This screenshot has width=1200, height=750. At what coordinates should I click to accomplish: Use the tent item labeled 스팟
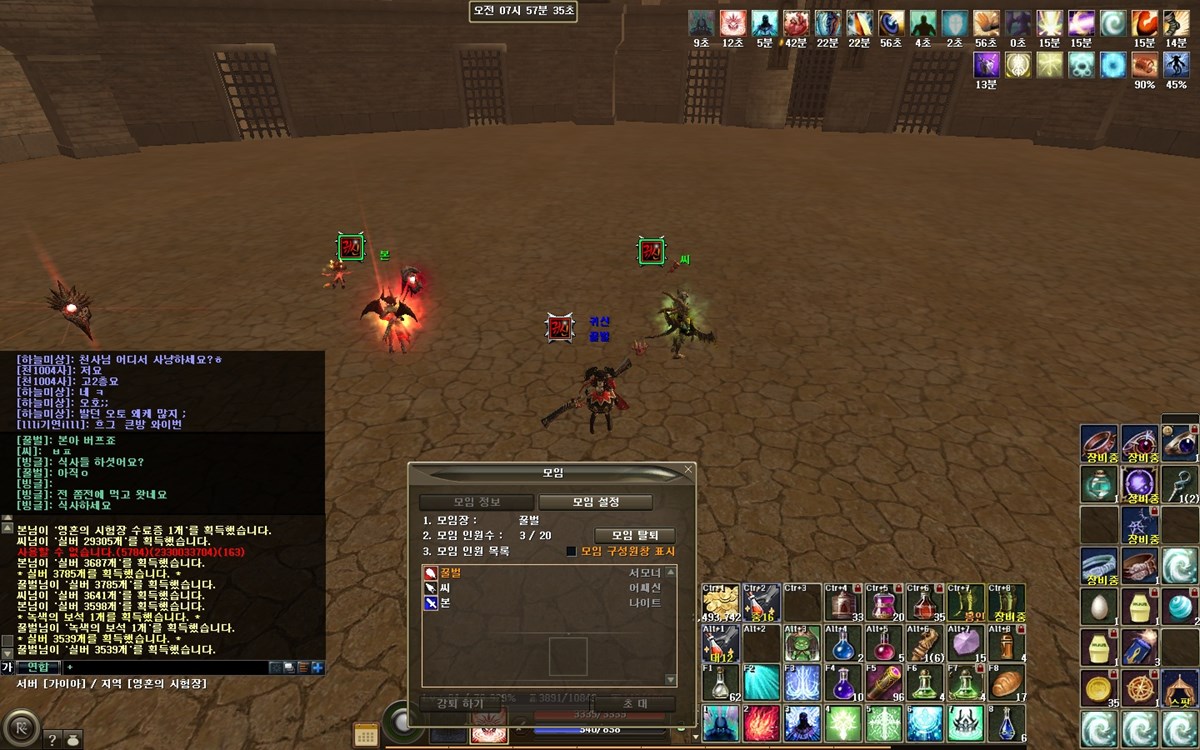tap(1181, 688)
